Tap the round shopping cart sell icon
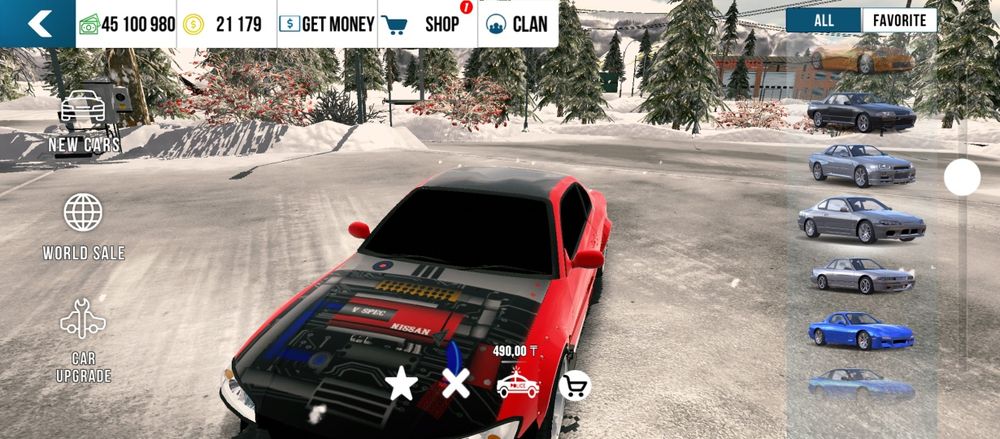1000x439 pixels. [574, 385]
